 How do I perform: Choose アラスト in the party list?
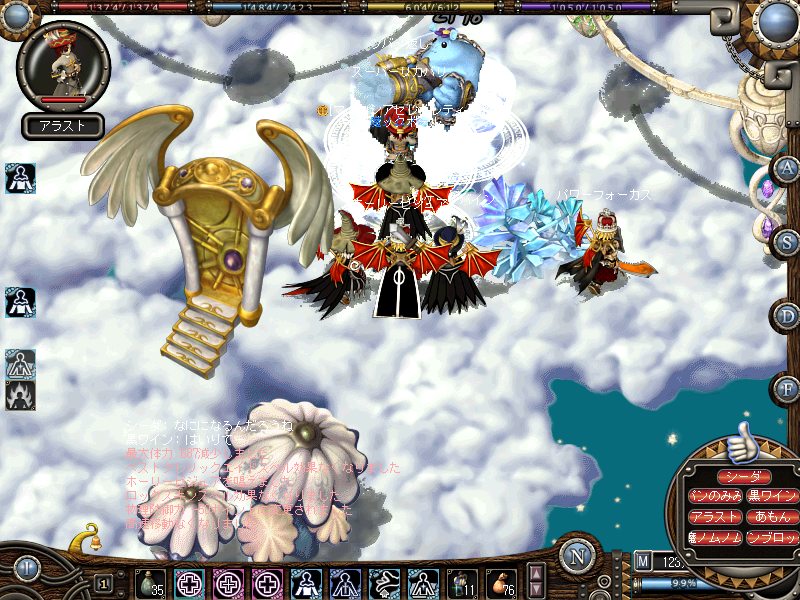(715, 517)
